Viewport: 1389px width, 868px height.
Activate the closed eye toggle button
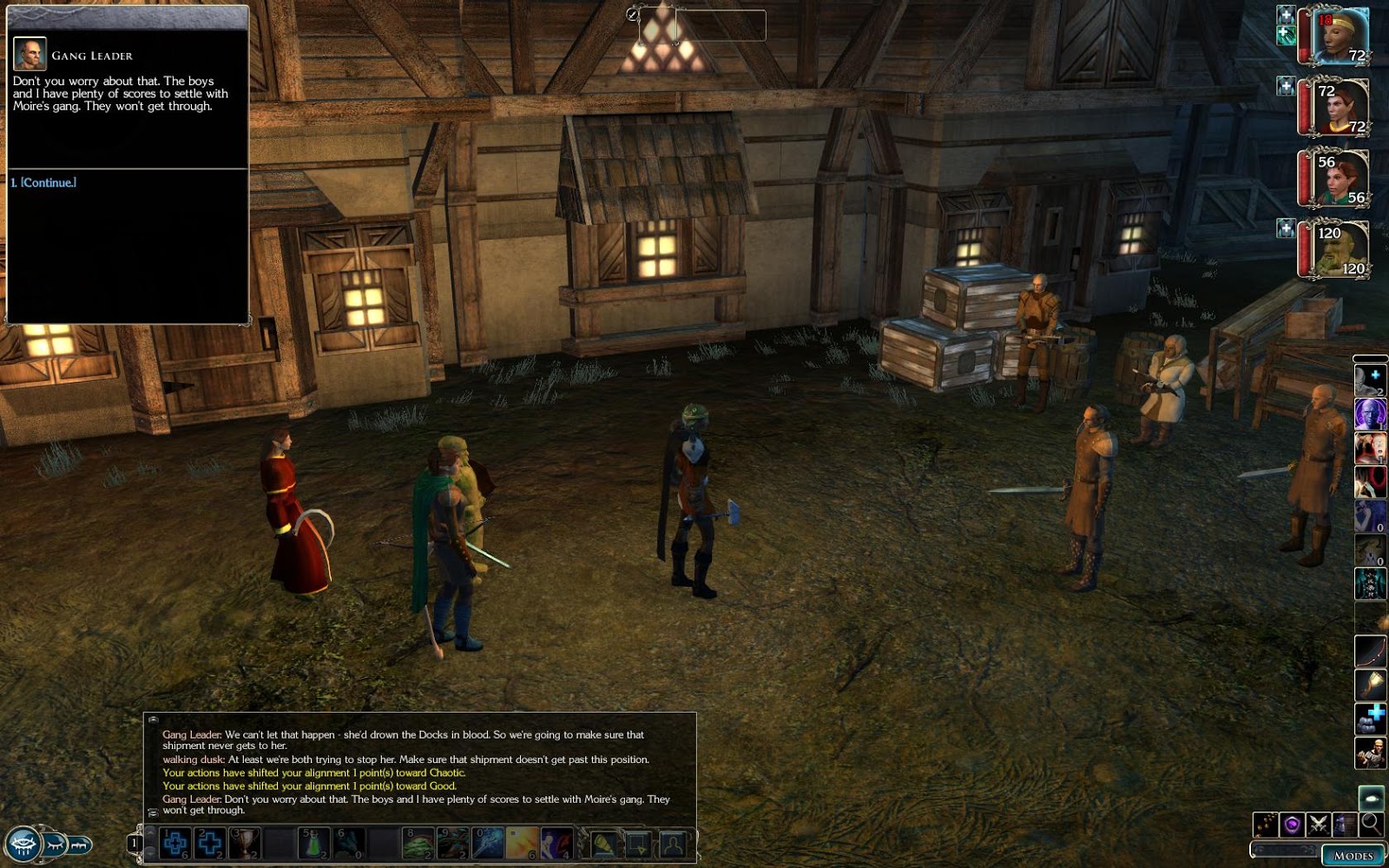(56, 843)
